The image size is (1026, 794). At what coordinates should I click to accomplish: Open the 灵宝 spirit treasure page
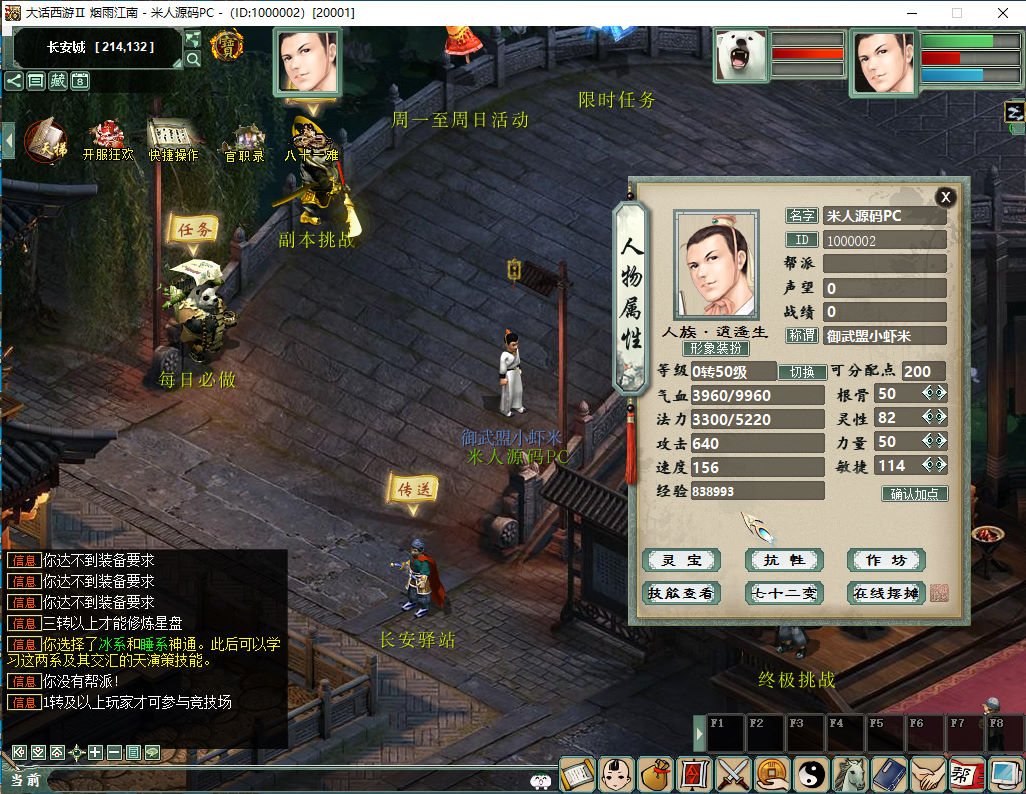pos(680,561)
